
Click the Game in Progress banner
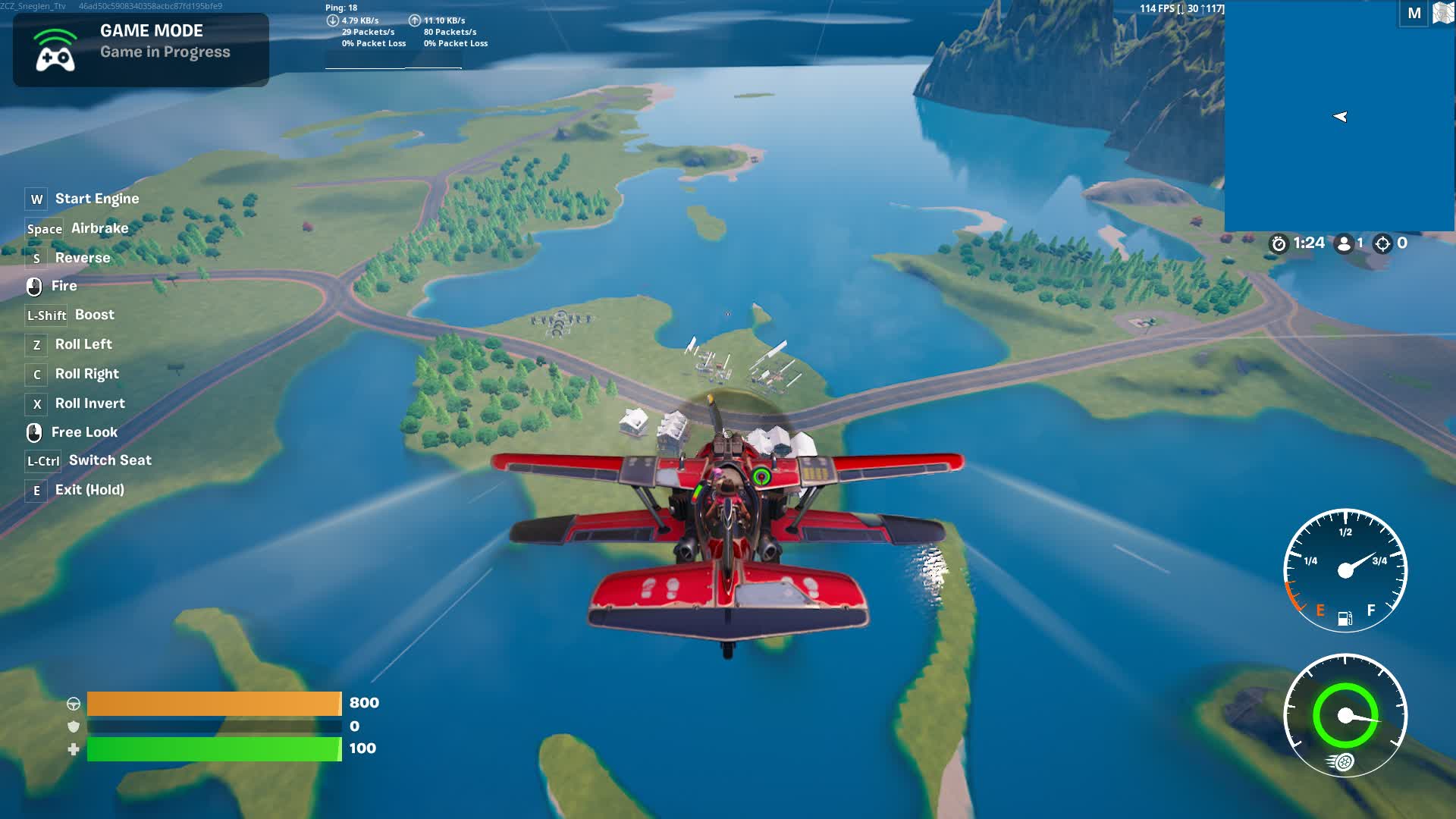(x=165, y=52)
